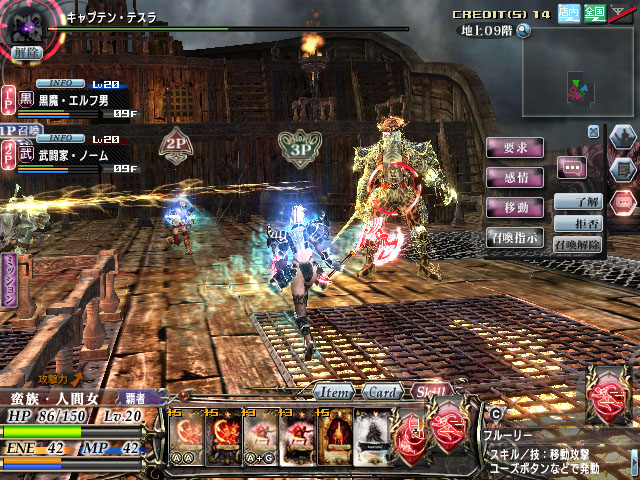Reply with 了解 (understood)
The height and width of the screenshot is (480, 640).
tap(580, 201)
